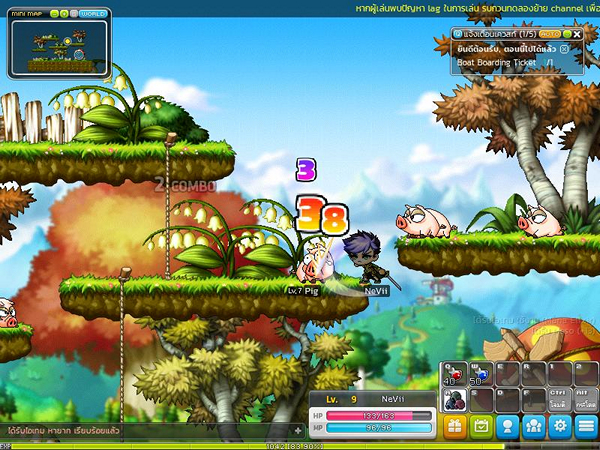
Task: Open the green calendar event menu
Action: [x=482, y=426]
